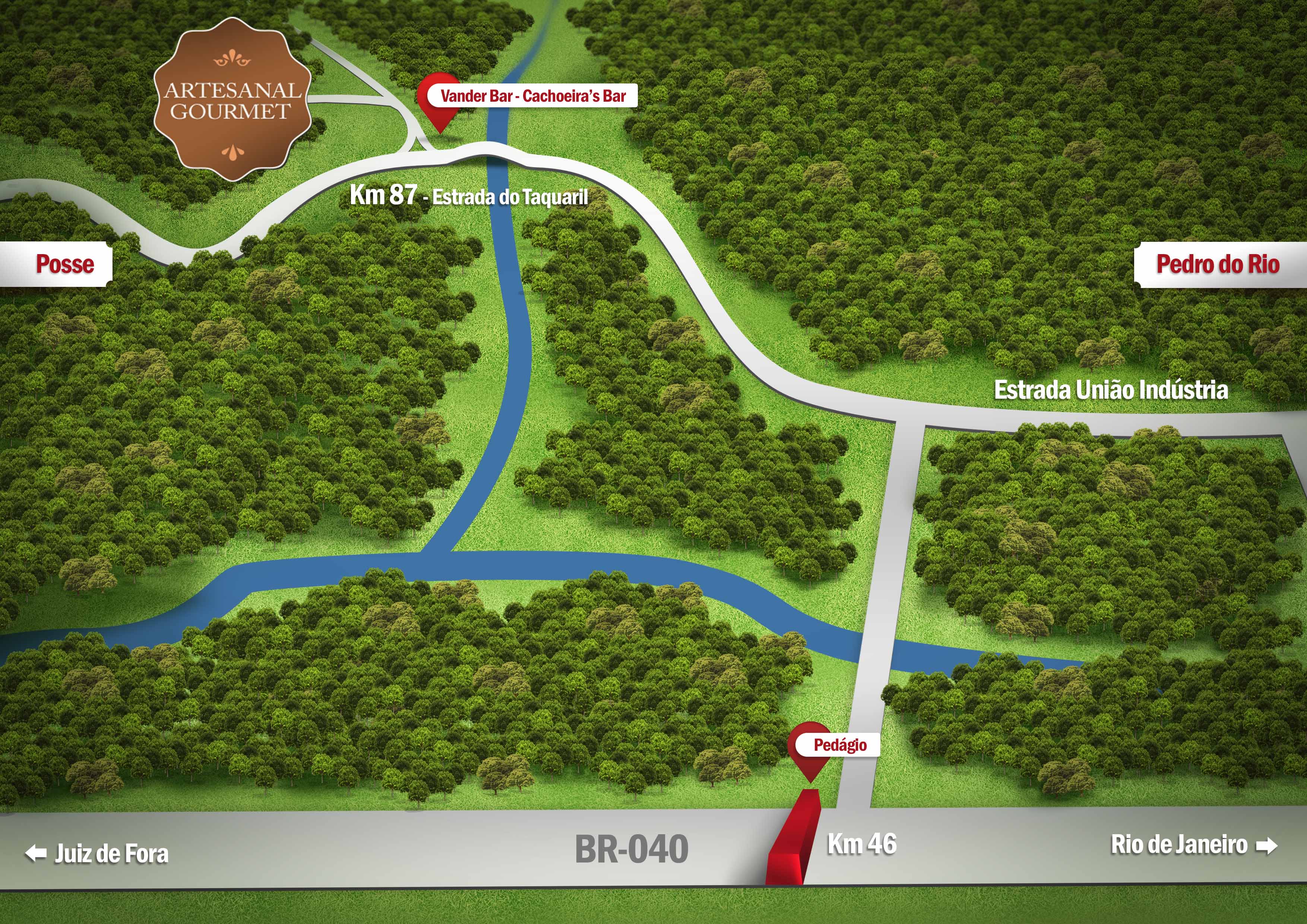Select the Pedro do Rio direction sign
The image size is (1307, 924).
[x=1219, y=264]
